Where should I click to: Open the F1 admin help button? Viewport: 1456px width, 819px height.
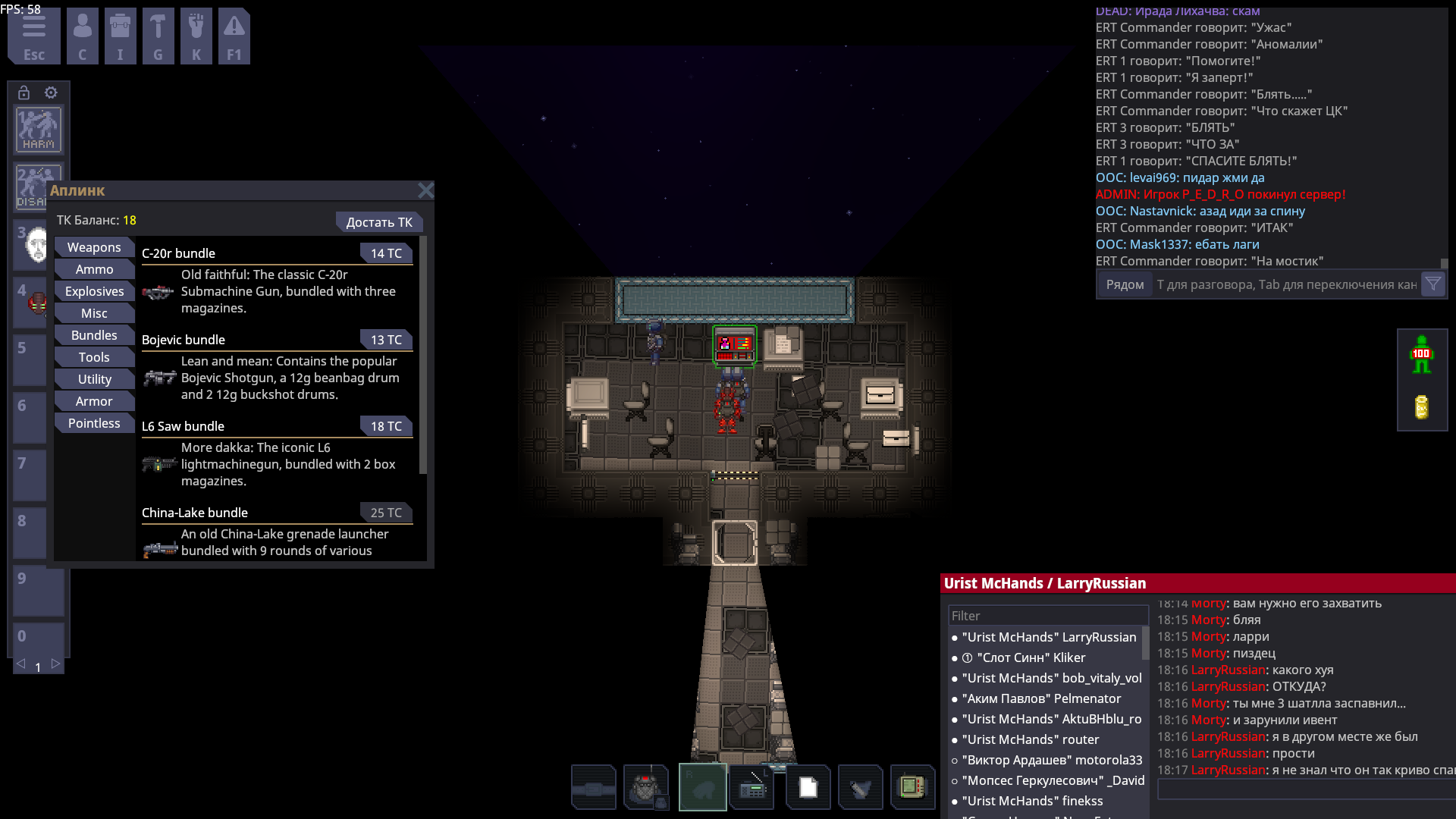tap(234, 36)
